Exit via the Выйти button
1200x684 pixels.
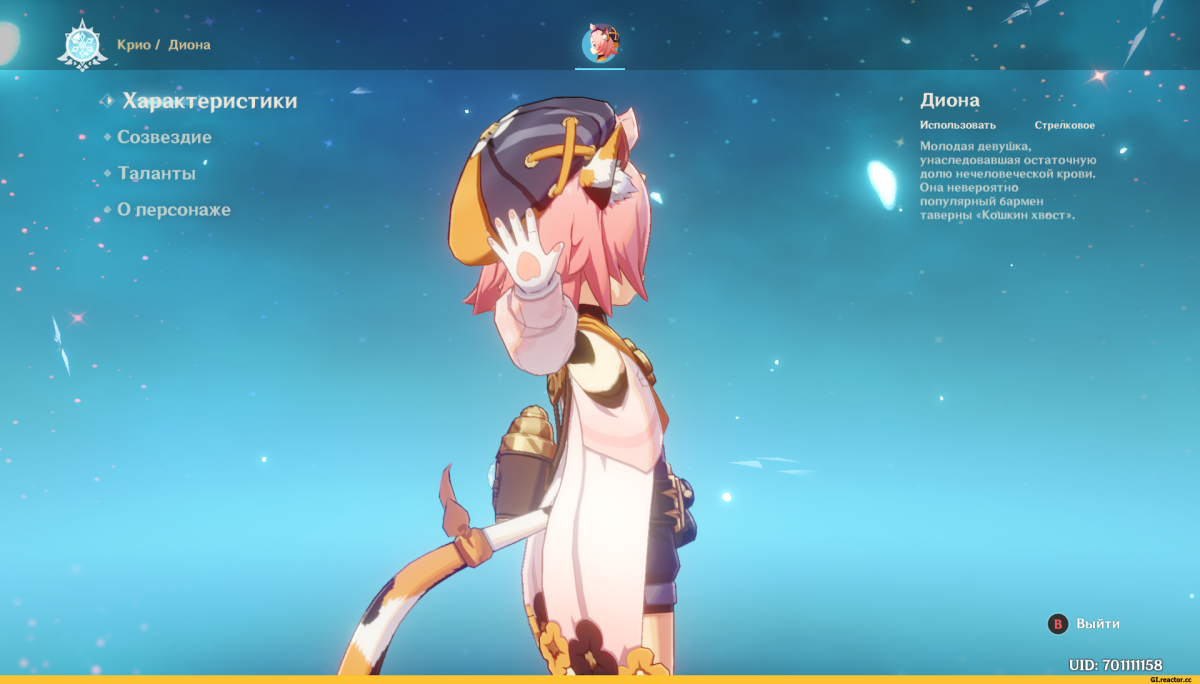1085,624
